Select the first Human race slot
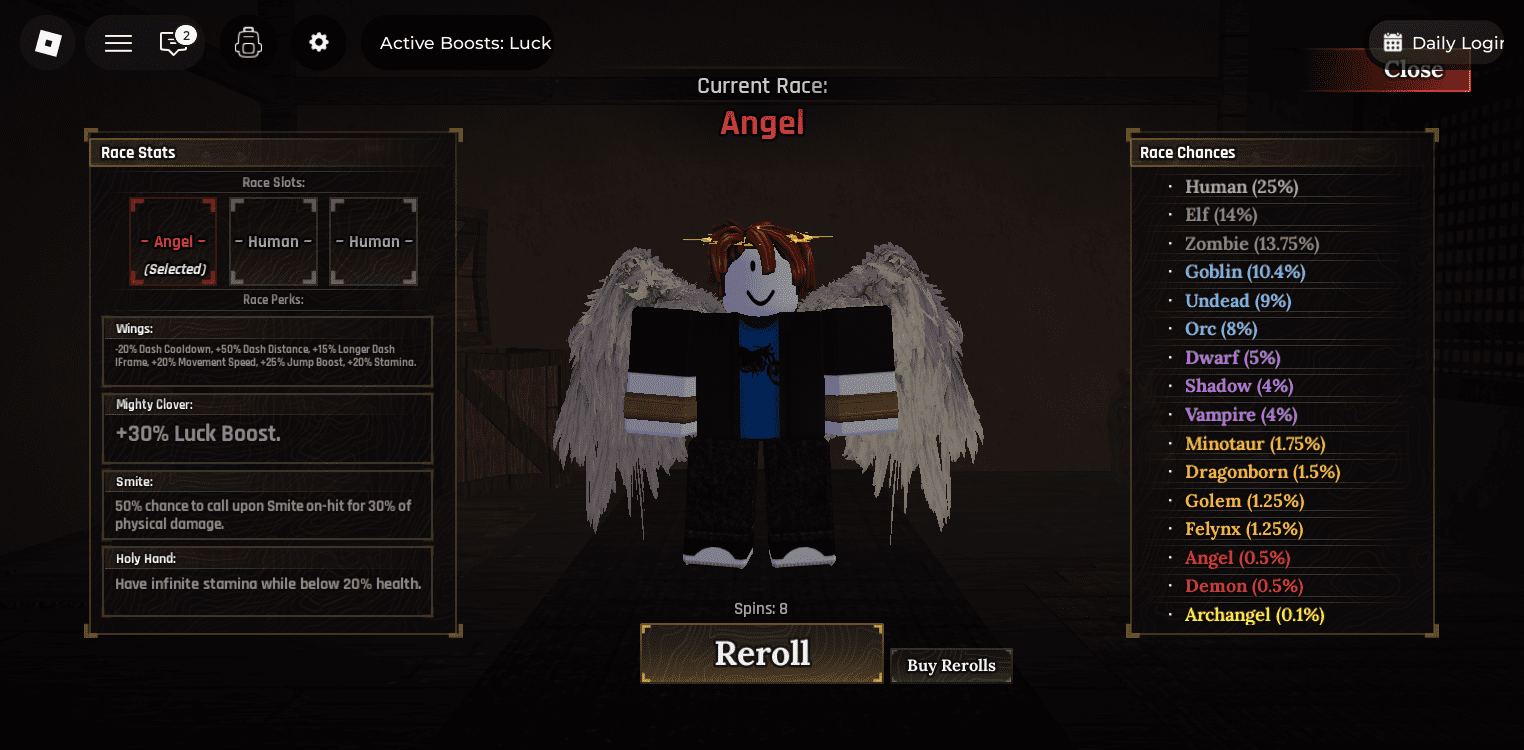The image size is (1524, 750). 273,241
